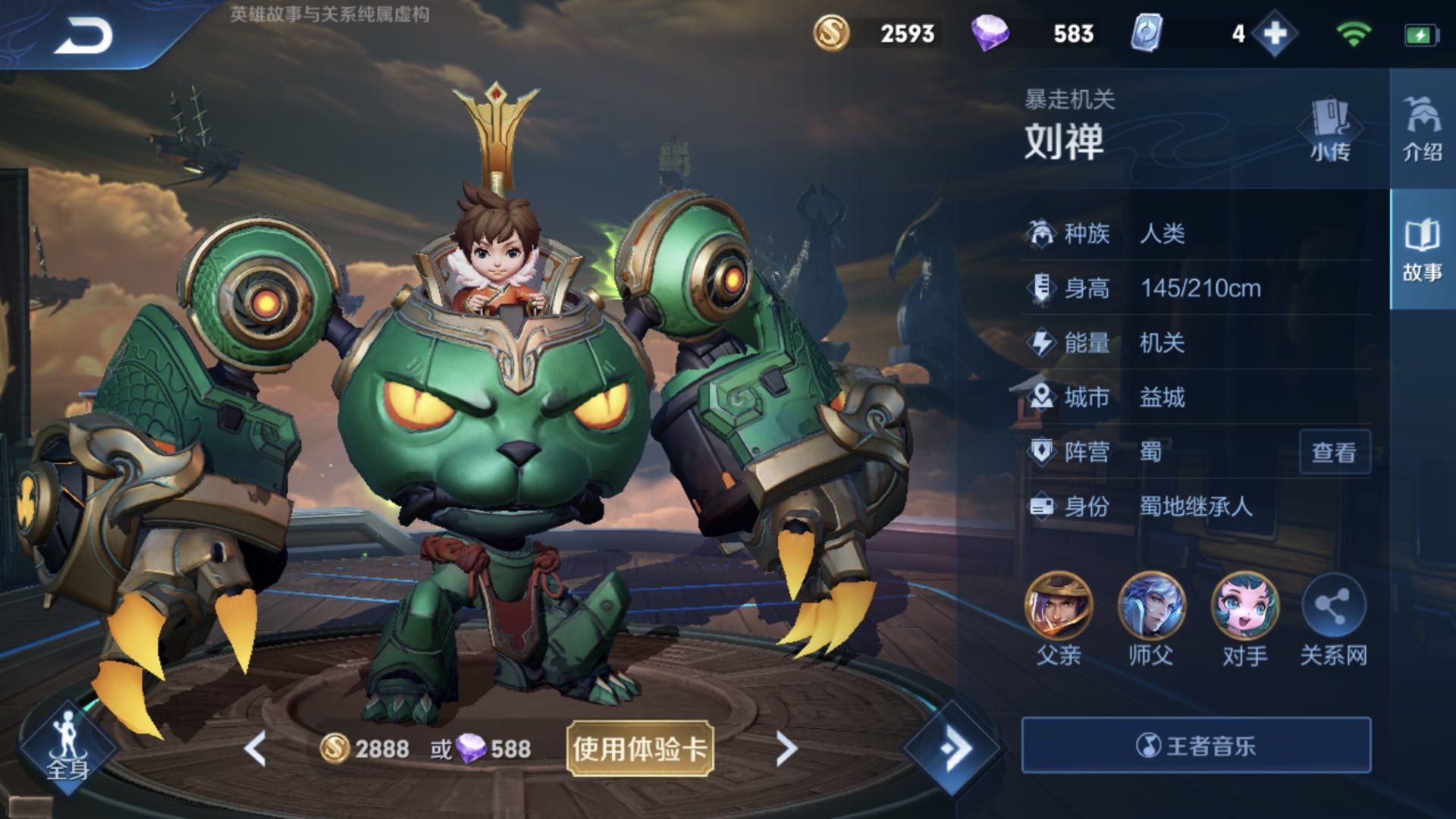The height and width of the screenshot is (819, 1456).
Task: Show the next hero with right arrow
Action: 786,749
